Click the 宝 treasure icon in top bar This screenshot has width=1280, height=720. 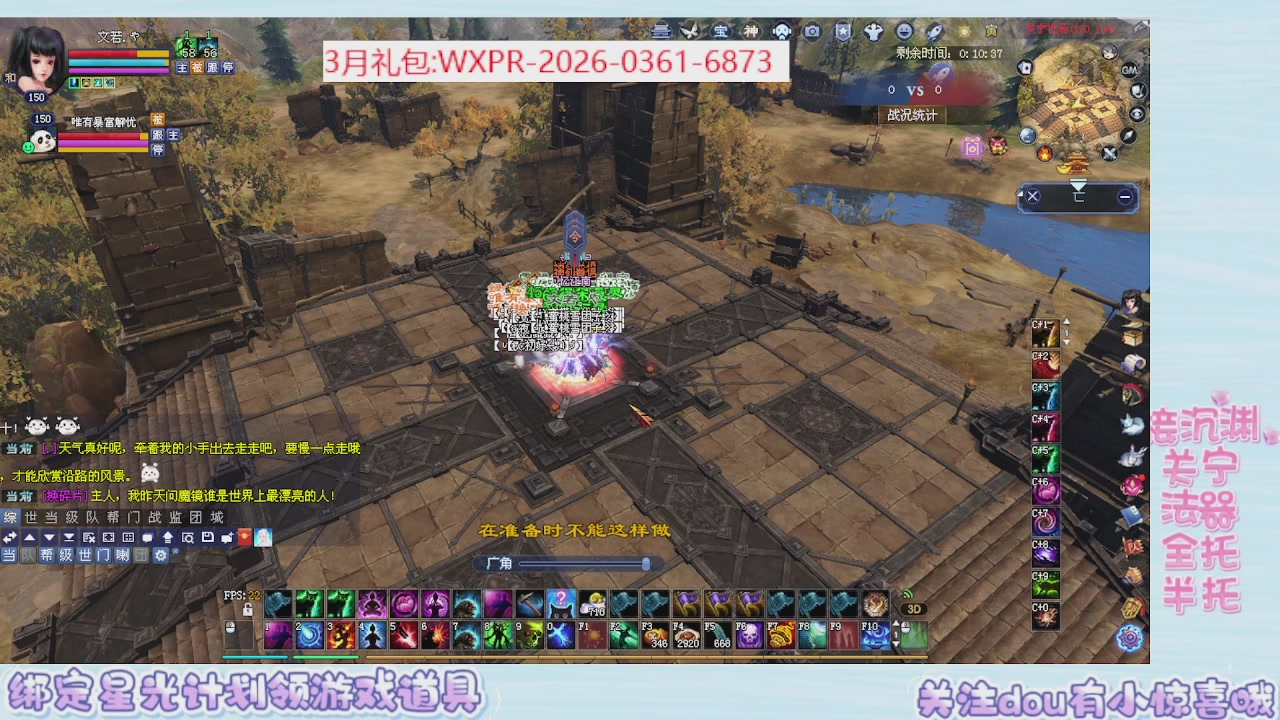pos(722,31)
